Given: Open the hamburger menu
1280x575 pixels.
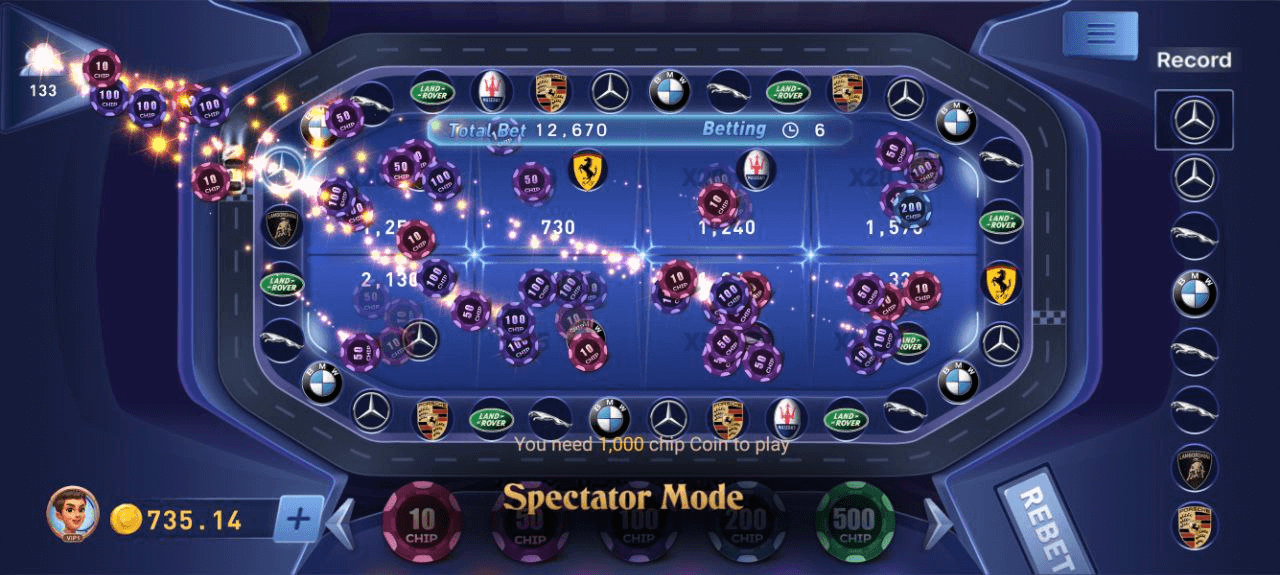Looking at the screenshot, I should (1100, 34).
